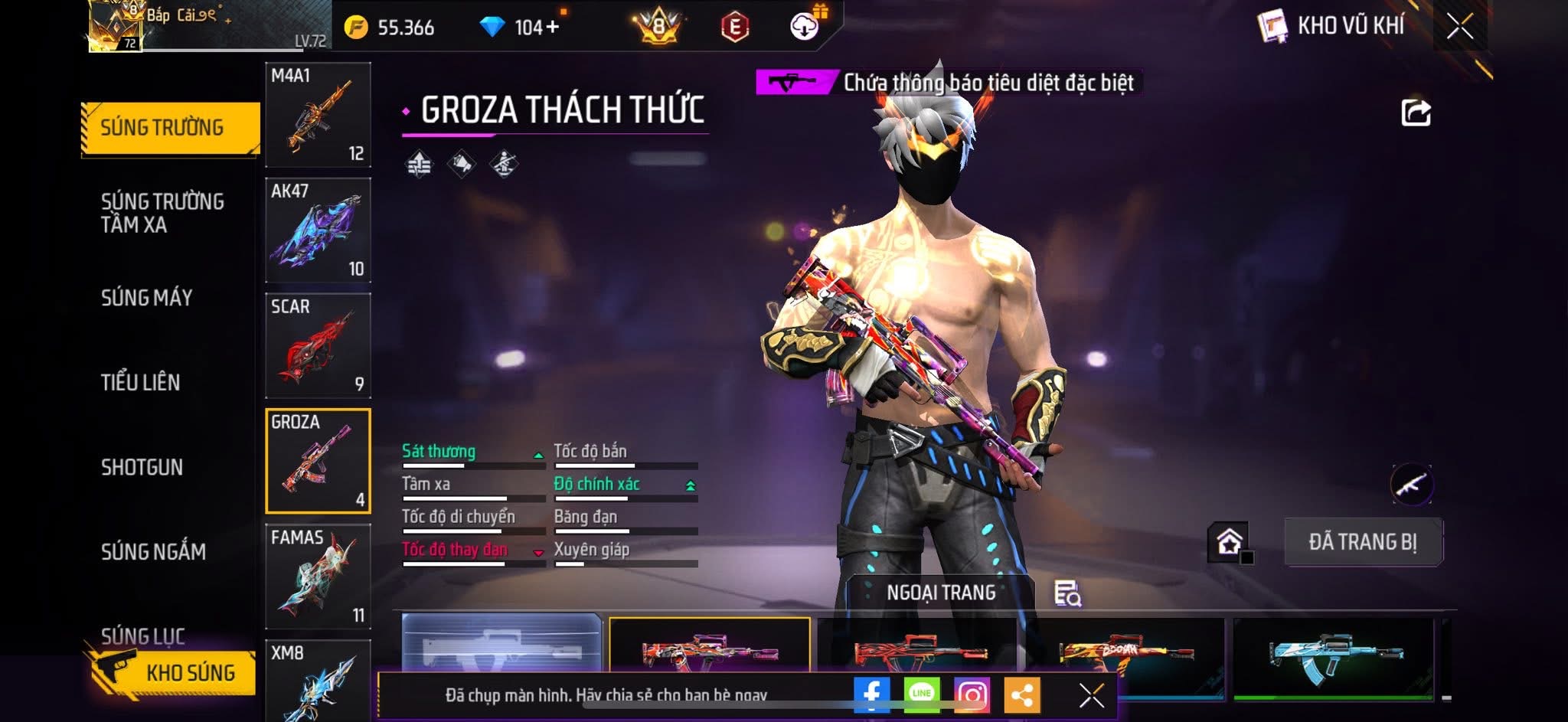Add diamonds with the plus button
The width and height of the screenshot is (1568, 722).
click(x=553, y=27)
